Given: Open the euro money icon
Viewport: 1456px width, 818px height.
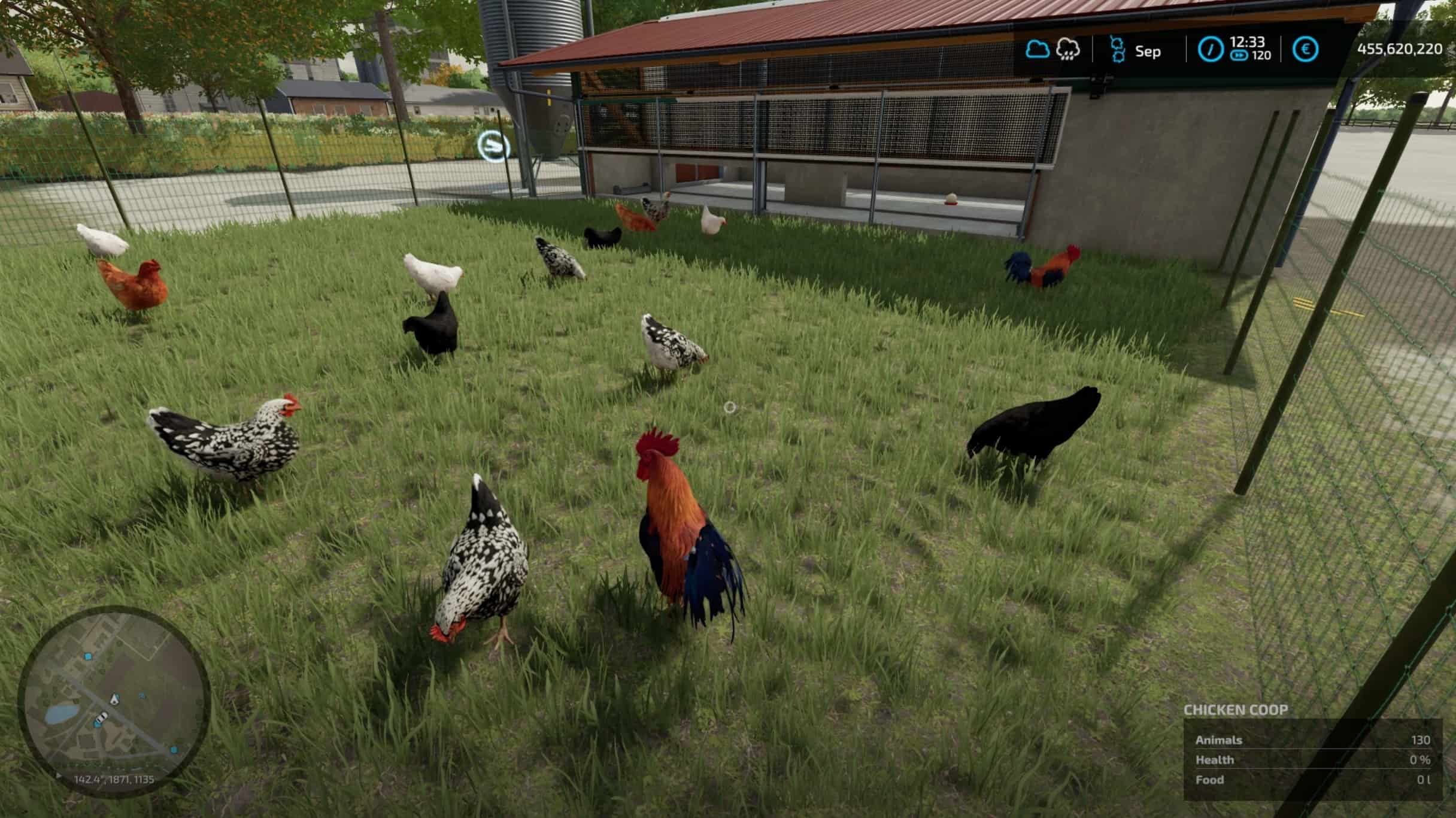Looking at the screenshot, I should pos(1305,49).
